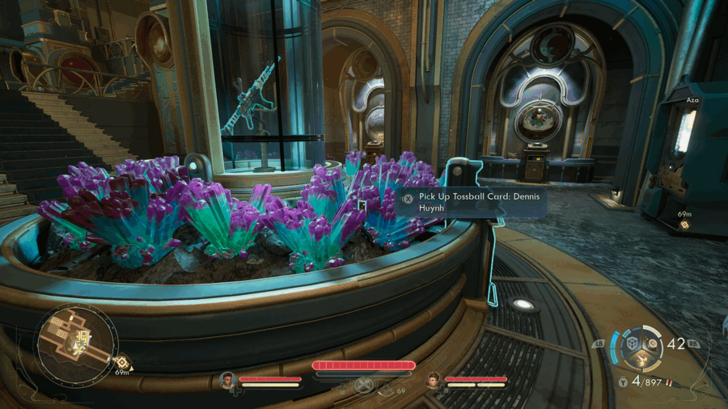
Task: Activate the cube shield ability icon
Action: (x=632, y=344)
